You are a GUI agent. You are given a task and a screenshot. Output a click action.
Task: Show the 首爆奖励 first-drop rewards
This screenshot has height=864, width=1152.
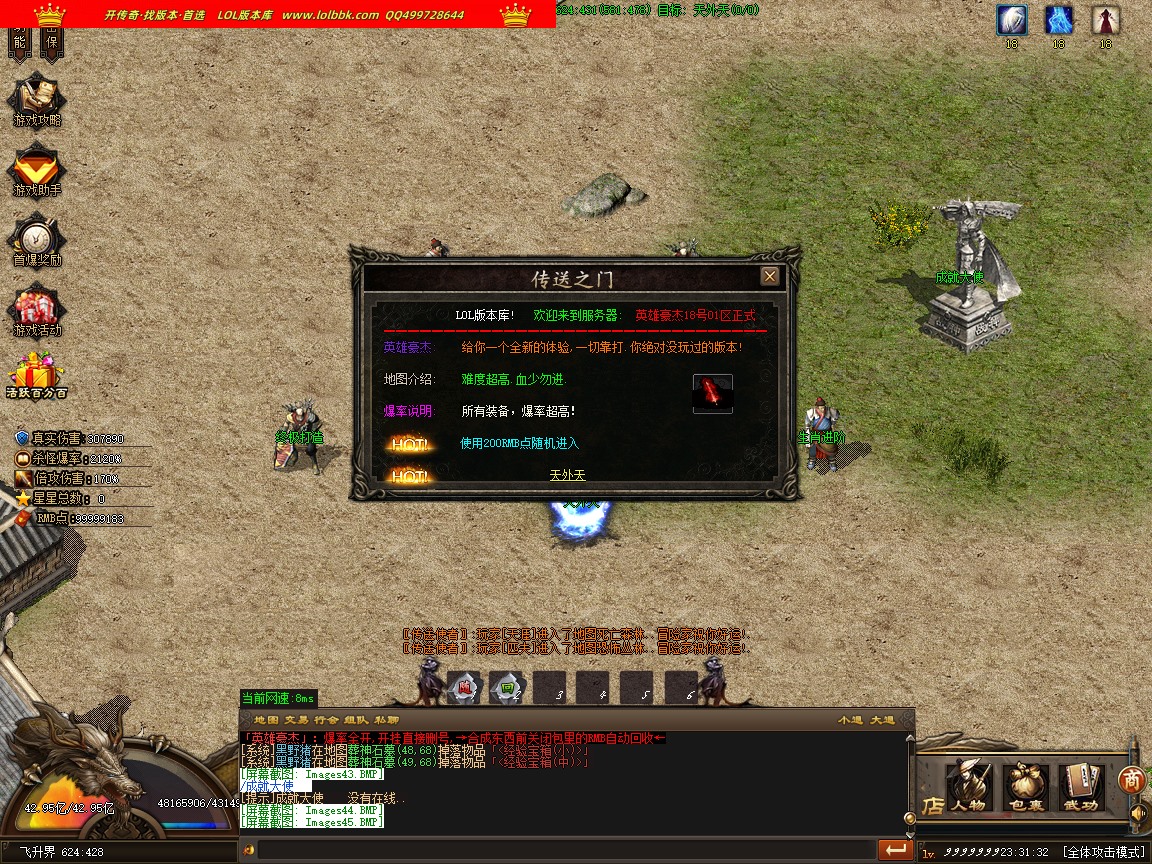37,241
